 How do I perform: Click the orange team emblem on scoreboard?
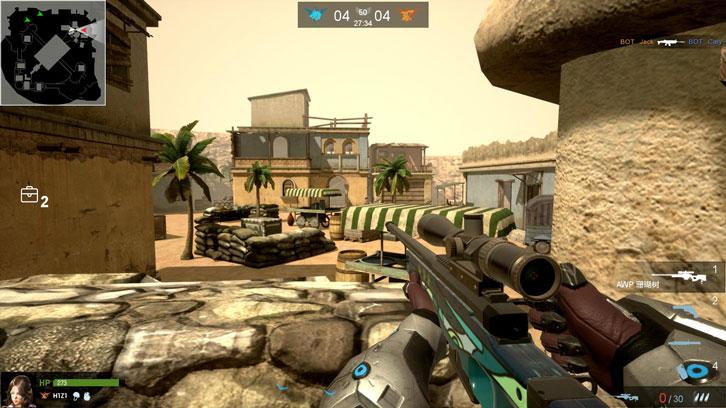coord(407,15)
